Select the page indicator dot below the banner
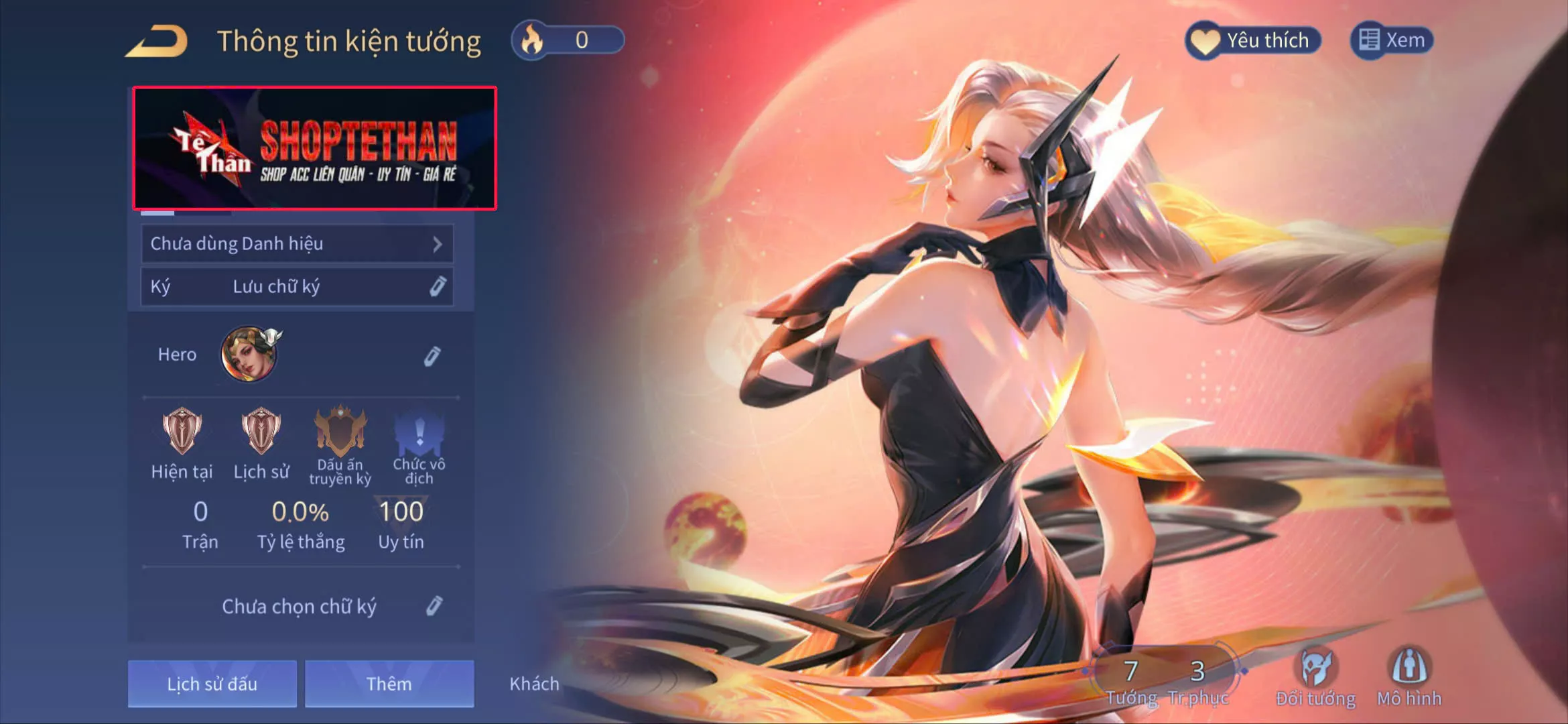 pyautogui.click(x=159, y=213)
